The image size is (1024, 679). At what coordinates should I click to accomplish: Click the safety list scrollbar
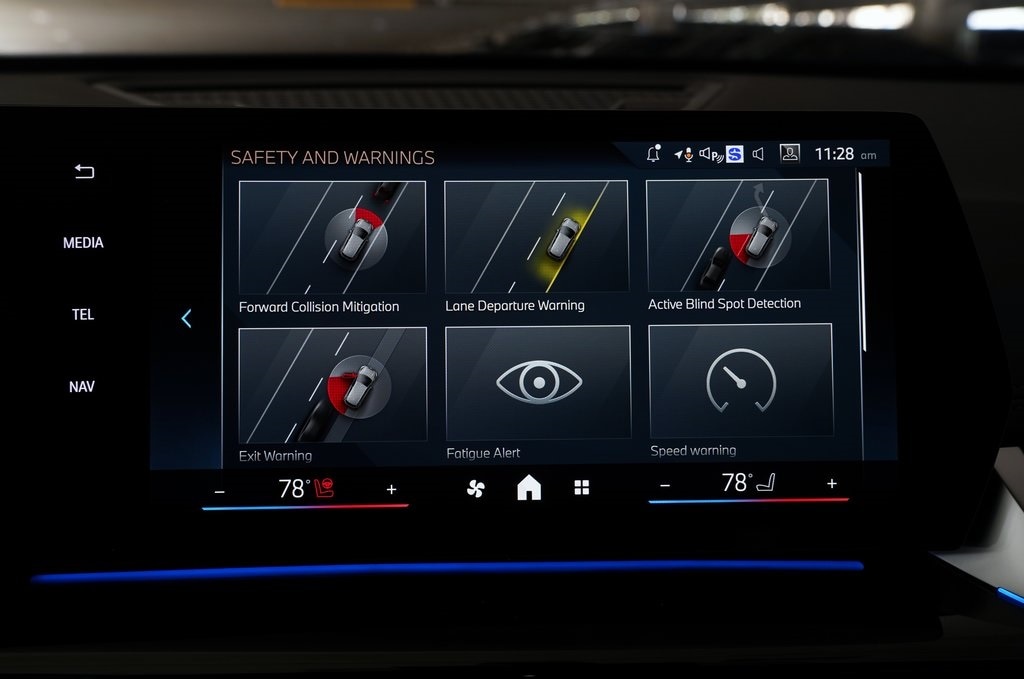[x=862, y=262]
